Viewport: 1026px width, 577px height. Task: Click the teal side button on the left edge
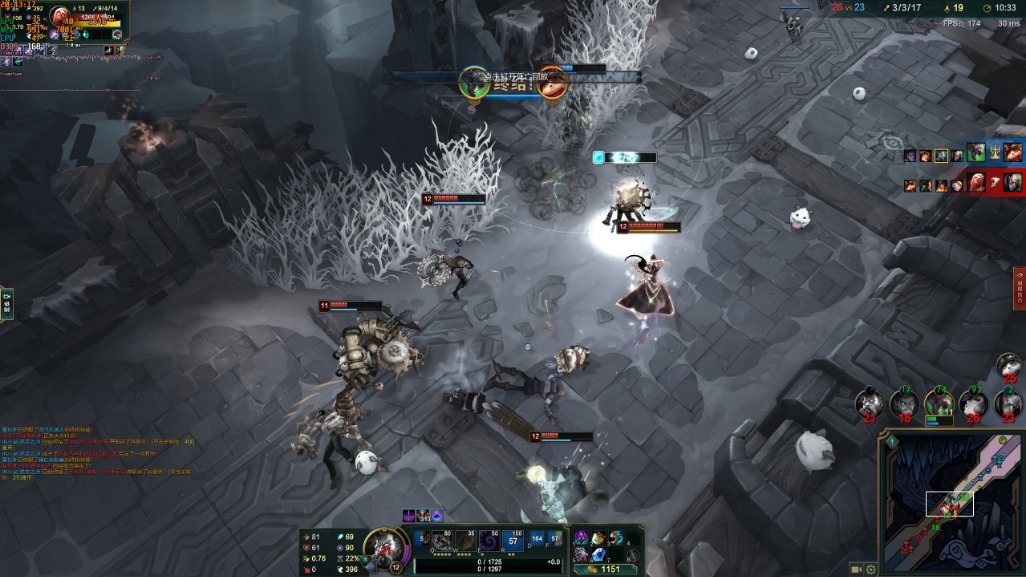6,303
